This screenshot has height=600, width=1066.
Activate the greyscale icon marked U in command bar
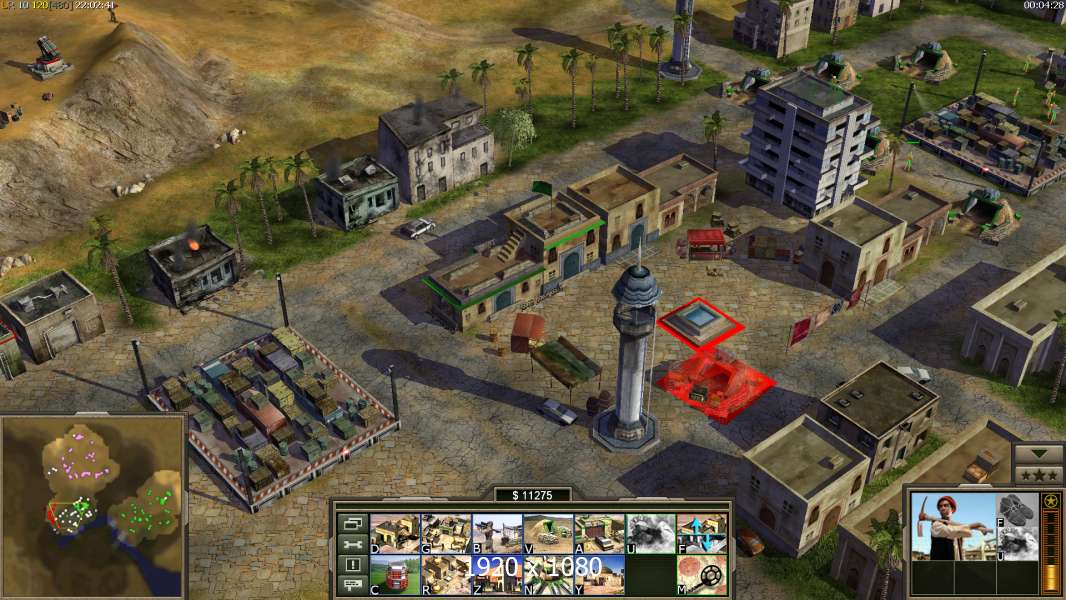tap(651, 533)
